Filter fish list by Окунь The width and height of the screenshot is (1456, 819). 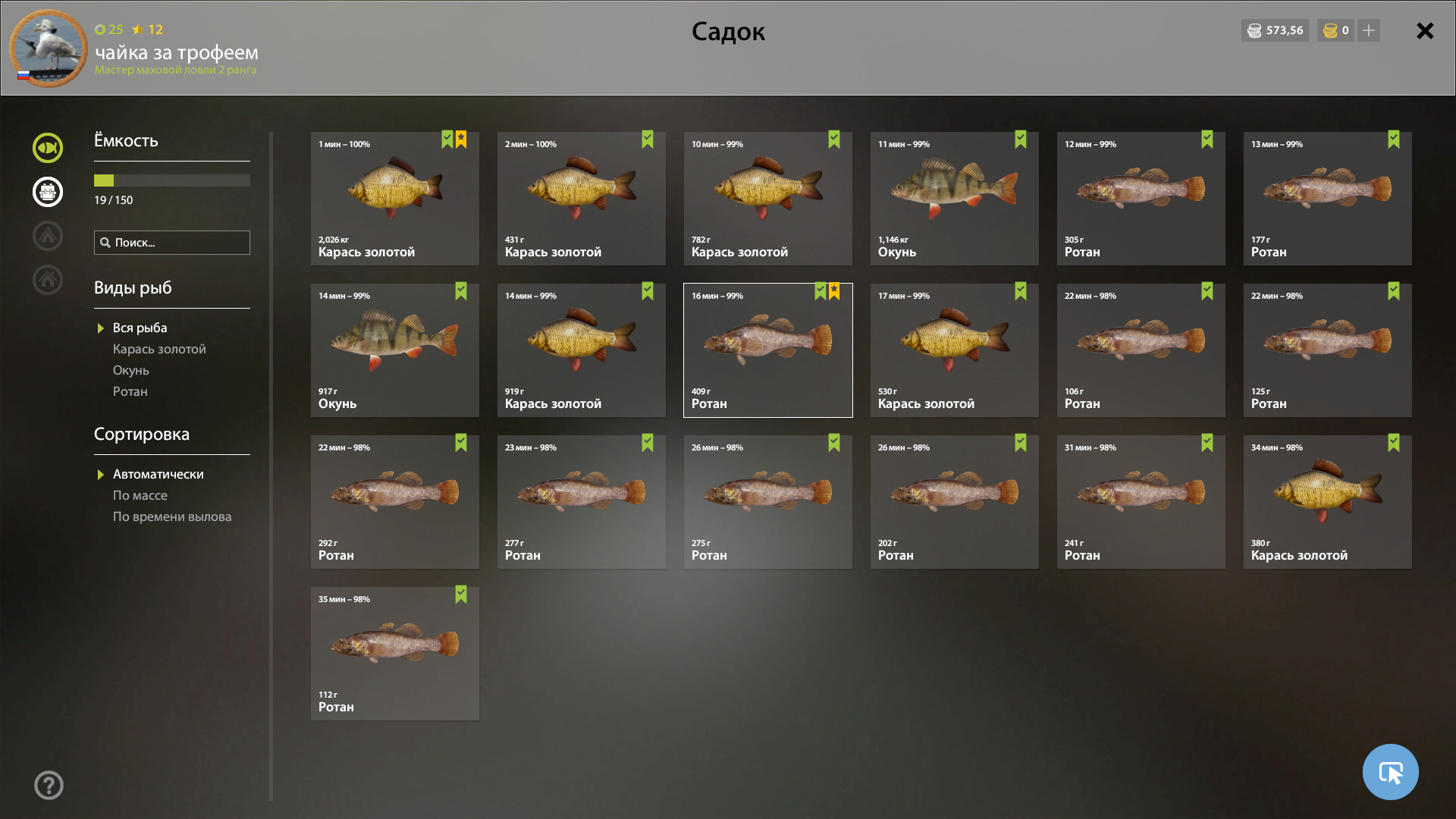tap(131, 370)
